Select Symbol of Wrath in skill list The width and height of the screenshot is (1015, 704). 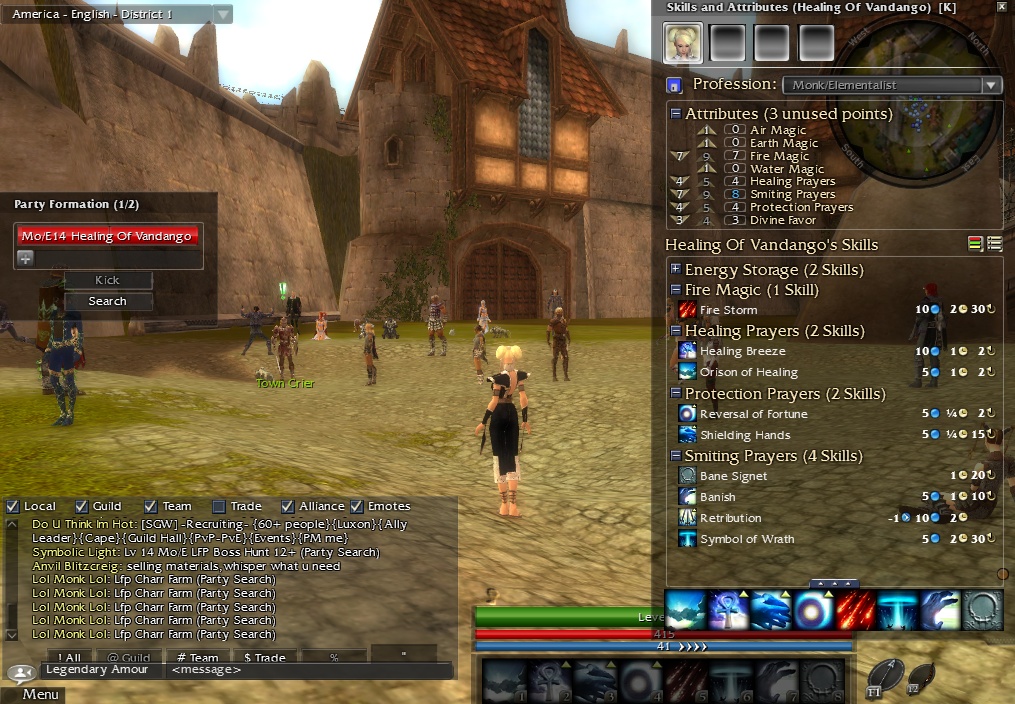[x=747, y=539]
